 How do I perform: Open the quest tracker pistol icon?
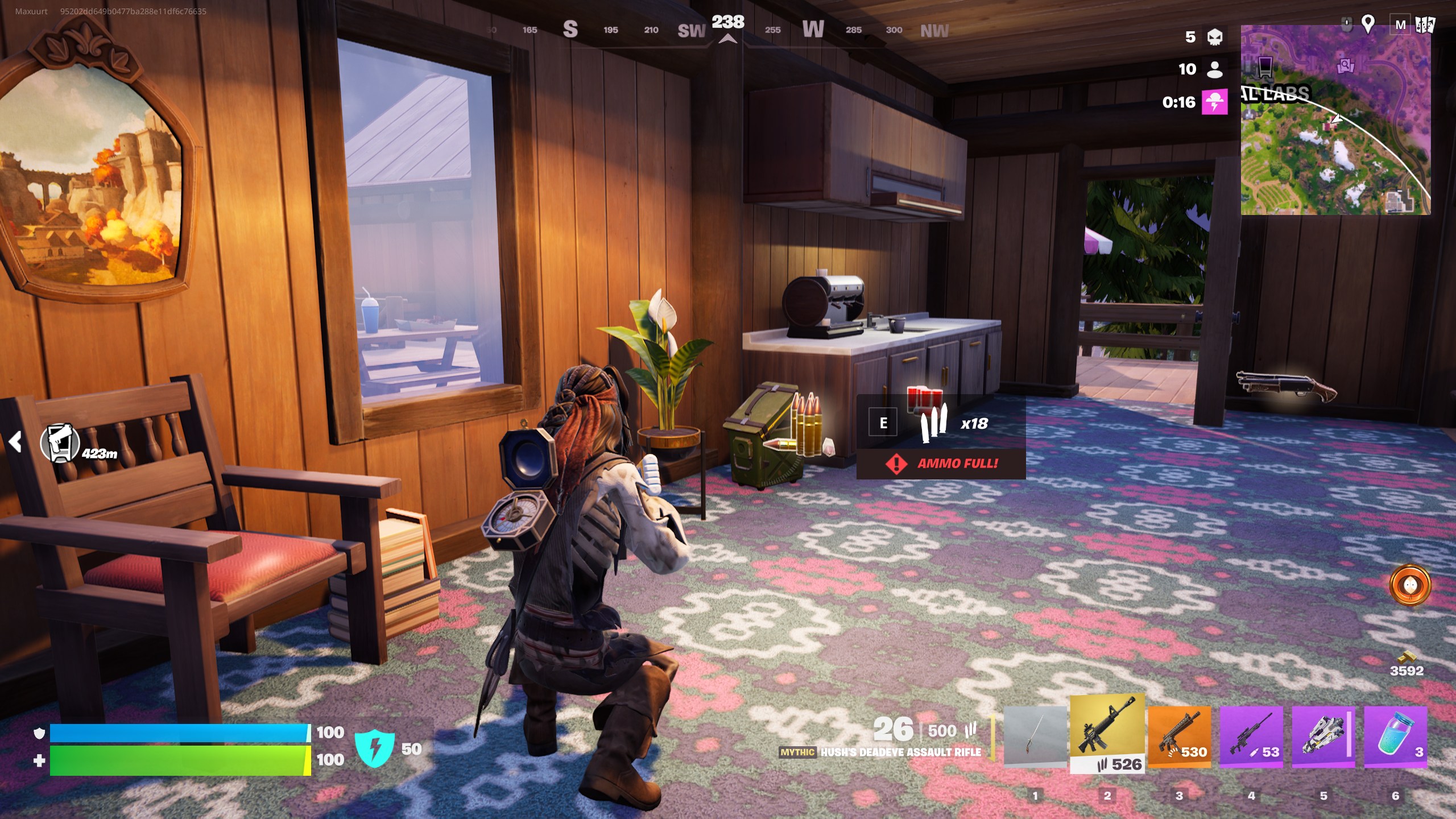pos(60,443)
